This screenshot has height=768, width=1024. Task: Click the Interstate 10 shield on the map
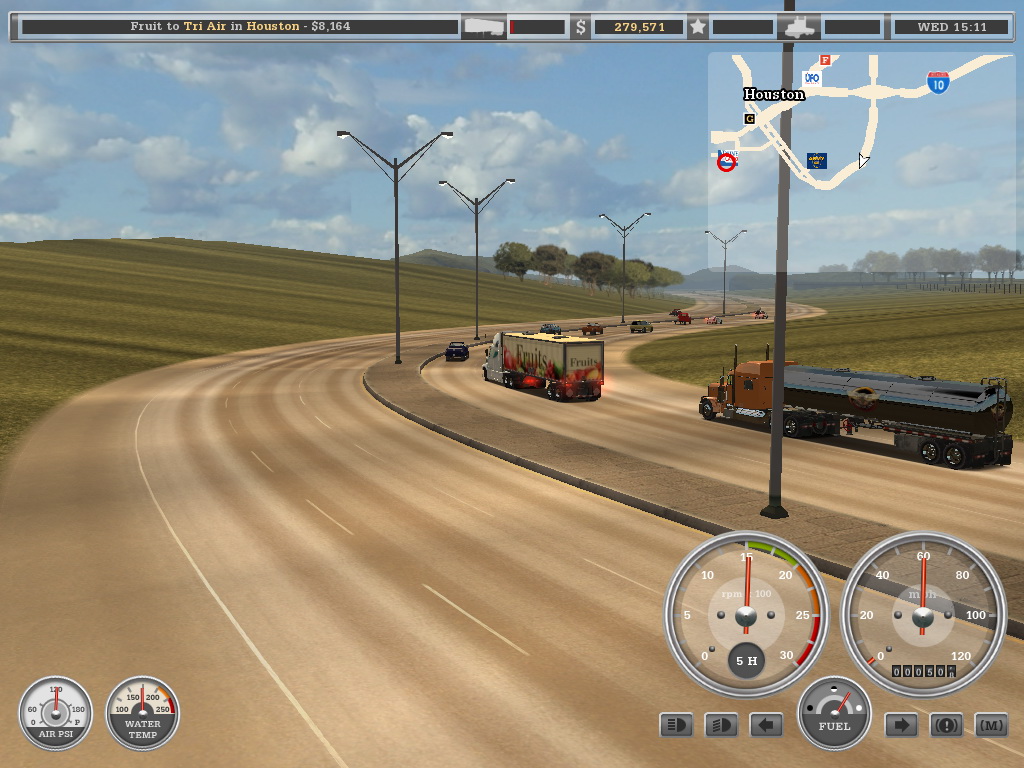tap(937, 83)
